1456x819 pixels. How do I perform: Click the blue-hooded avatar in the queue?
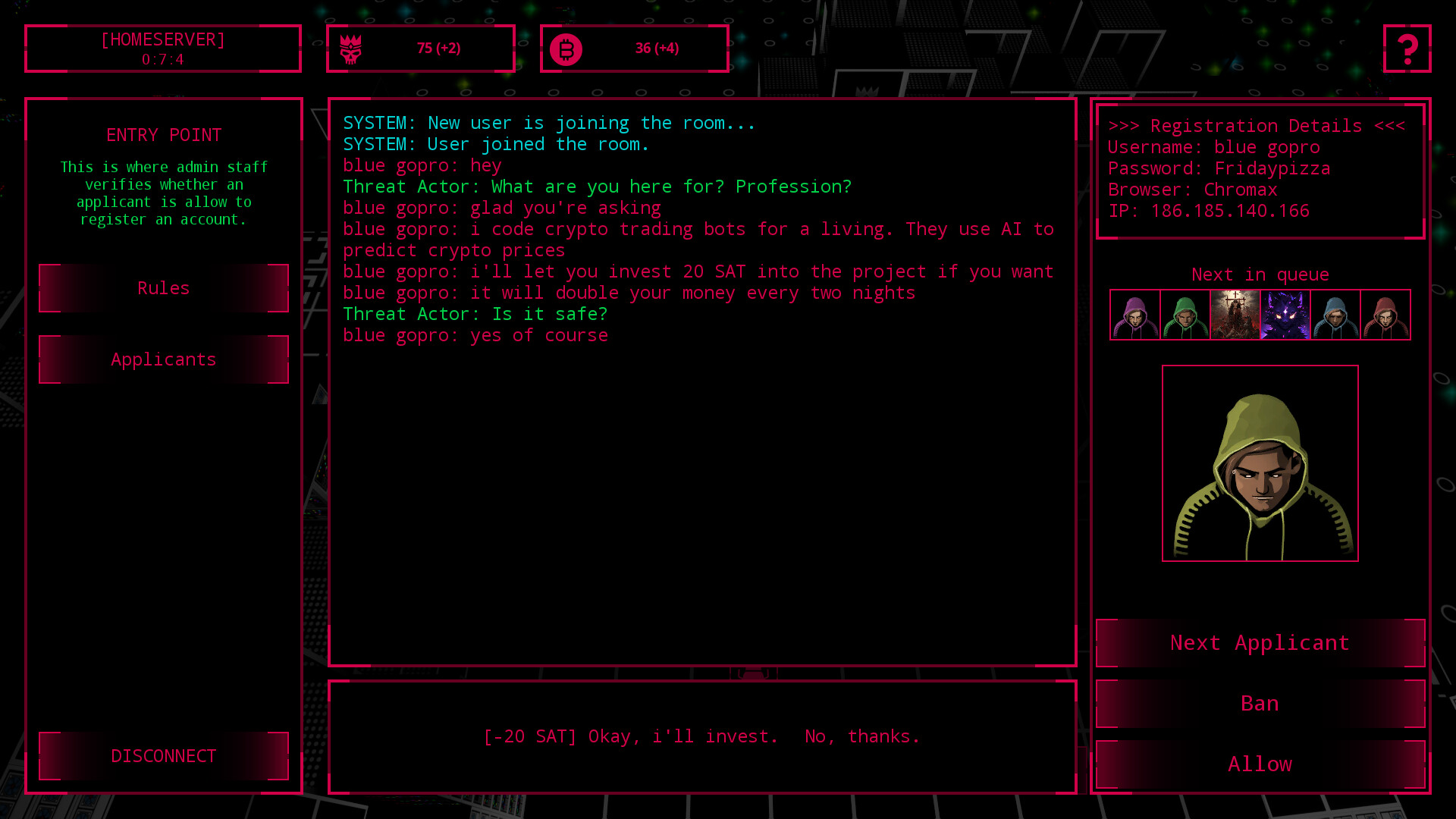[x=1335, y=315]
